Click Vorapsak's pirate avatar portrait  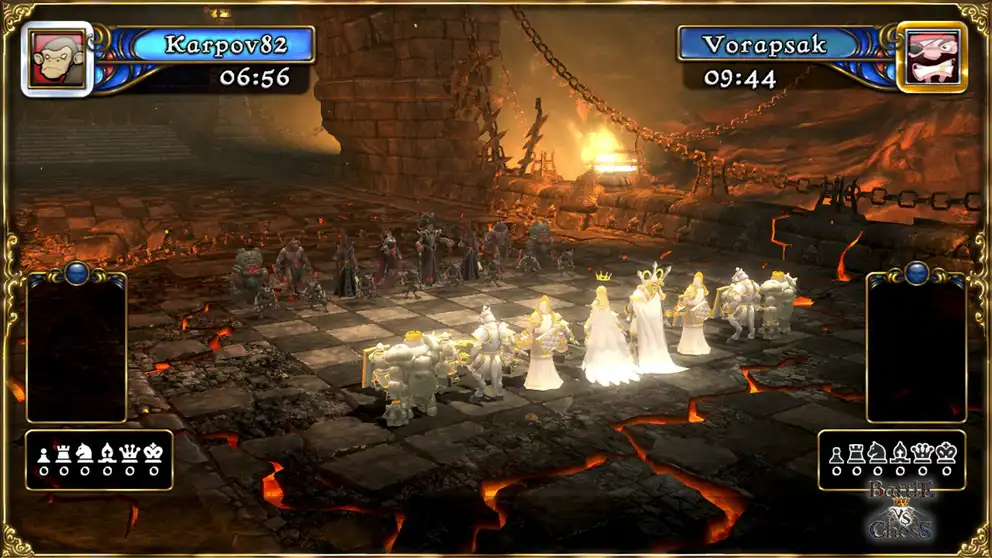coord(931,58)
